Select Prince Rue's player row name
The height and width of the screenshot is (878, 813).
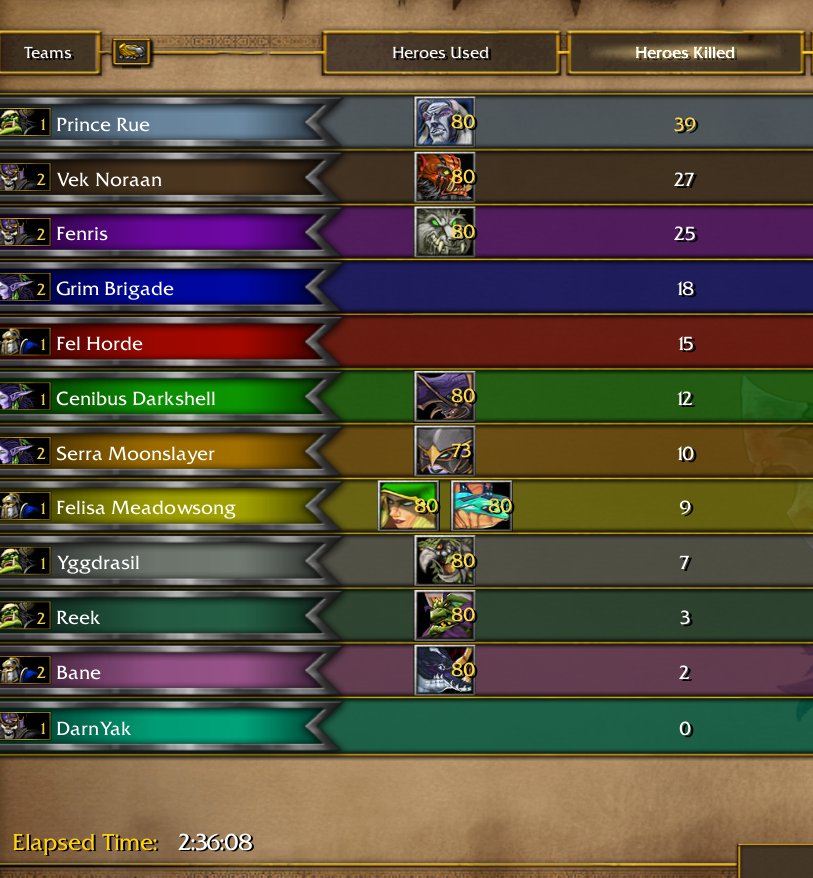tap(103, 125)
